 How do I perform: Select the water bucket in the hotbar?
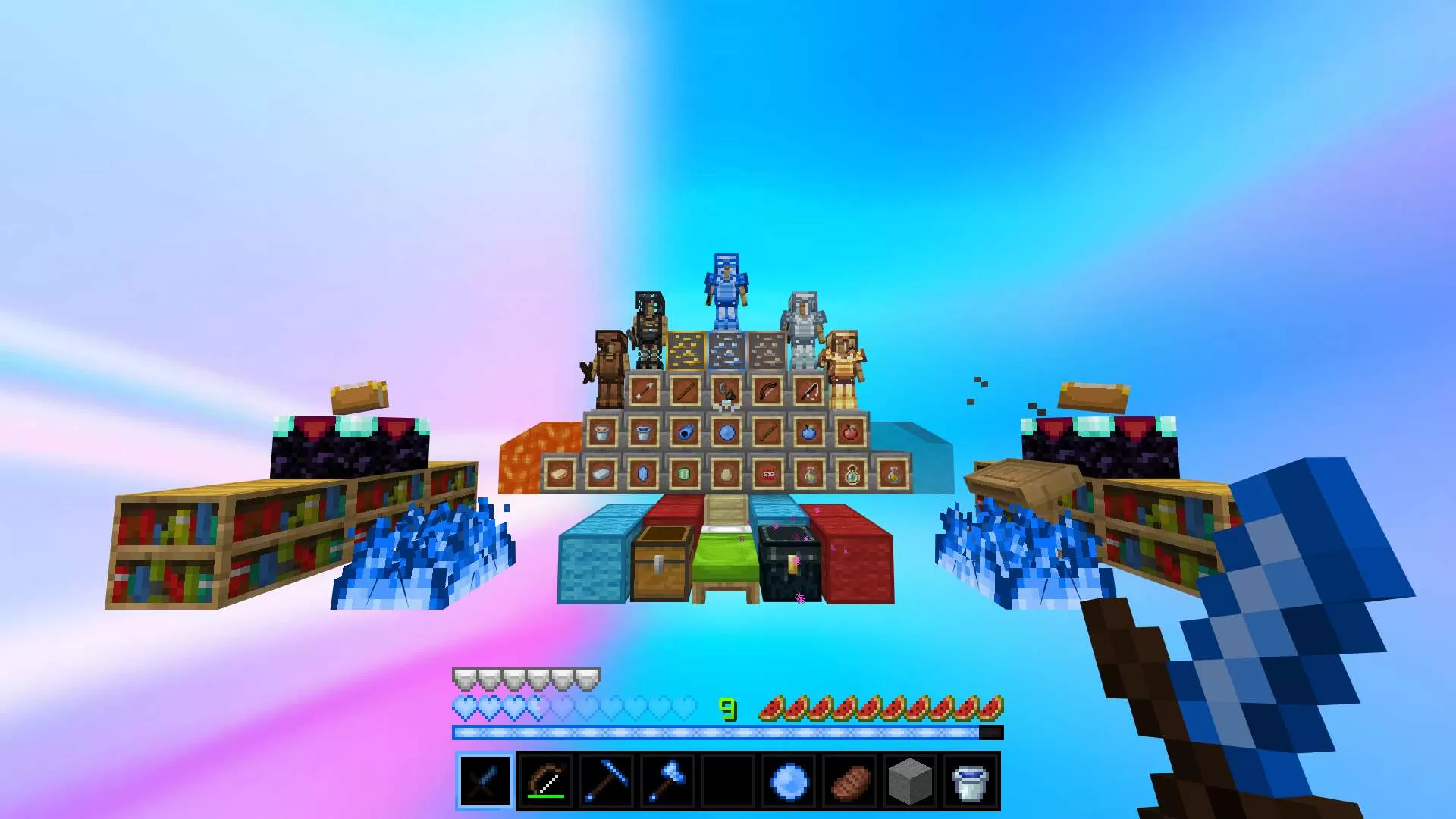click(x=971, y=781)
